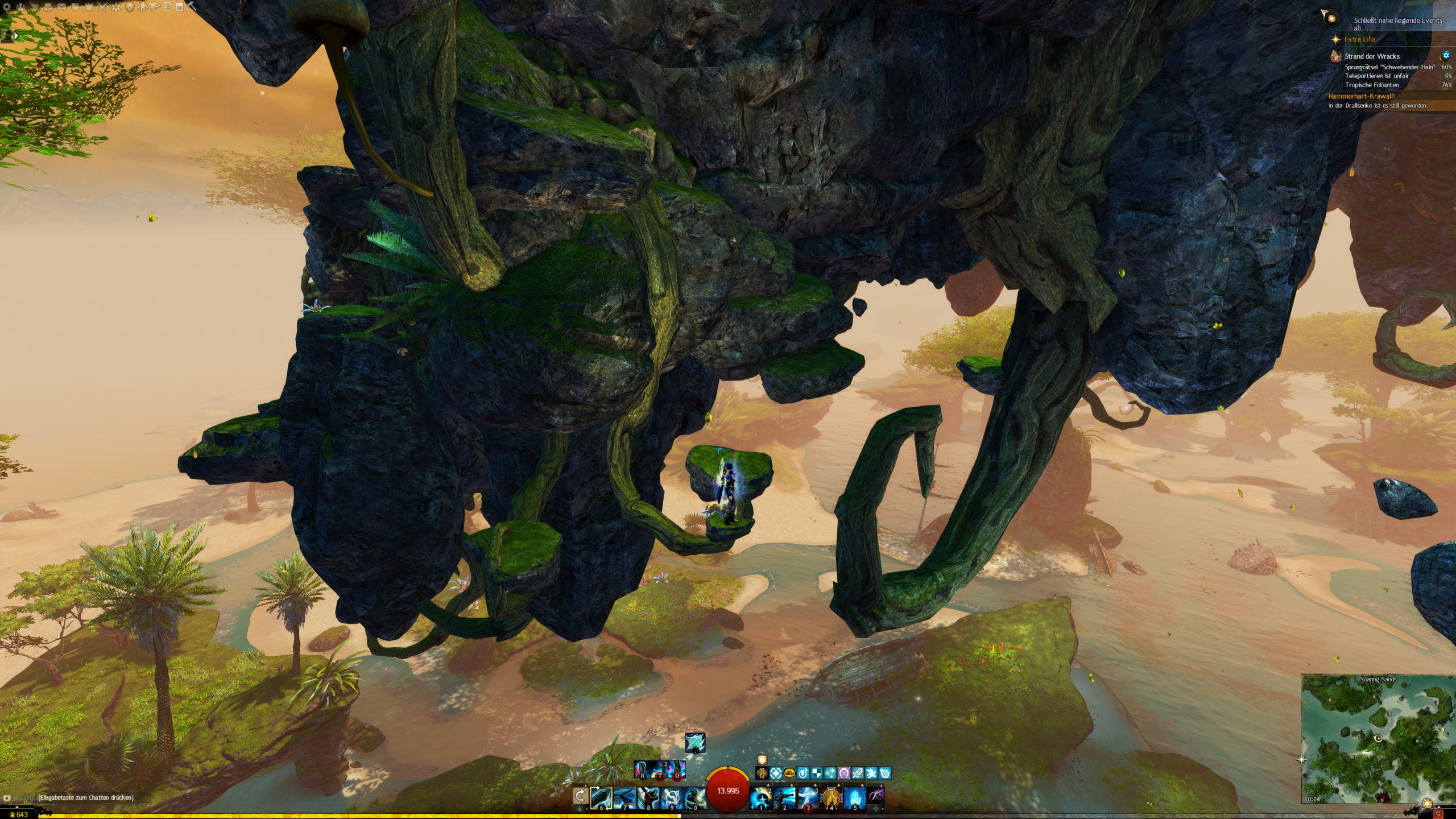Select the Strand der Wracks achievement
Screen dimensions: 1456x819
point(1372,56)
